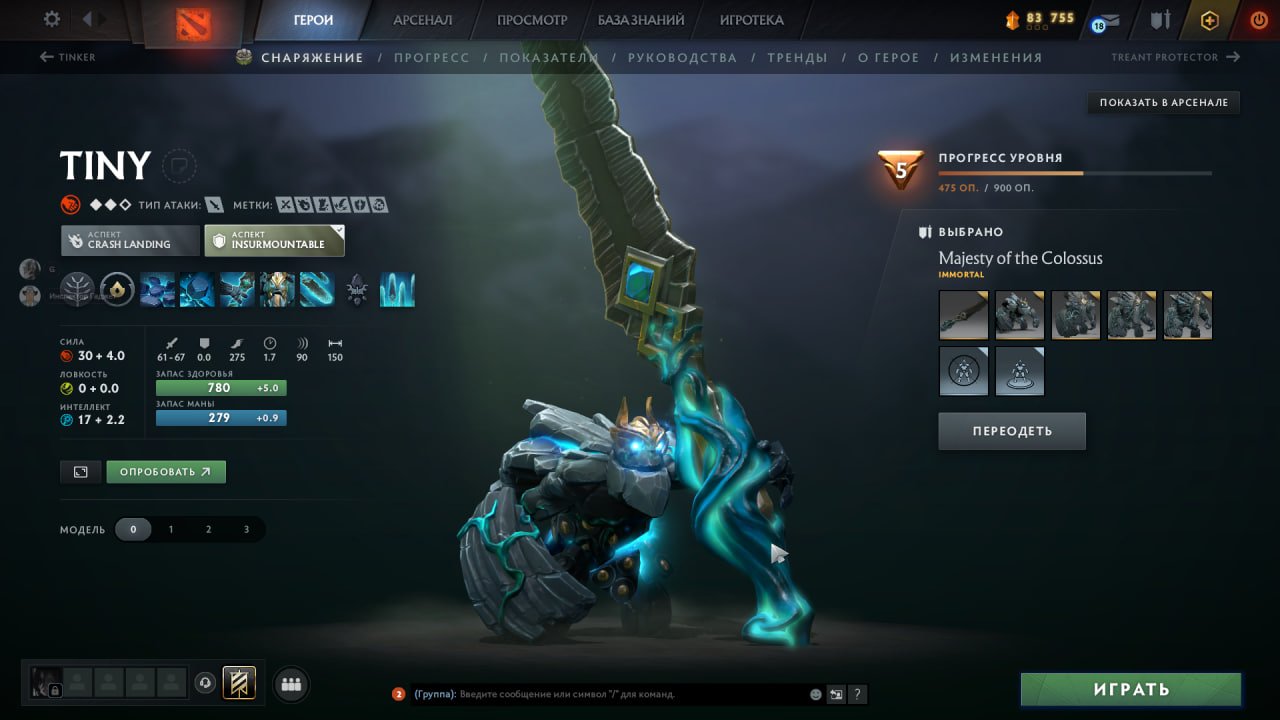Image resolution: width=1280 pixels, height=720 pixels.
Task: Switch to the ПРОГРЕСС section
Action: click(431, 57)
